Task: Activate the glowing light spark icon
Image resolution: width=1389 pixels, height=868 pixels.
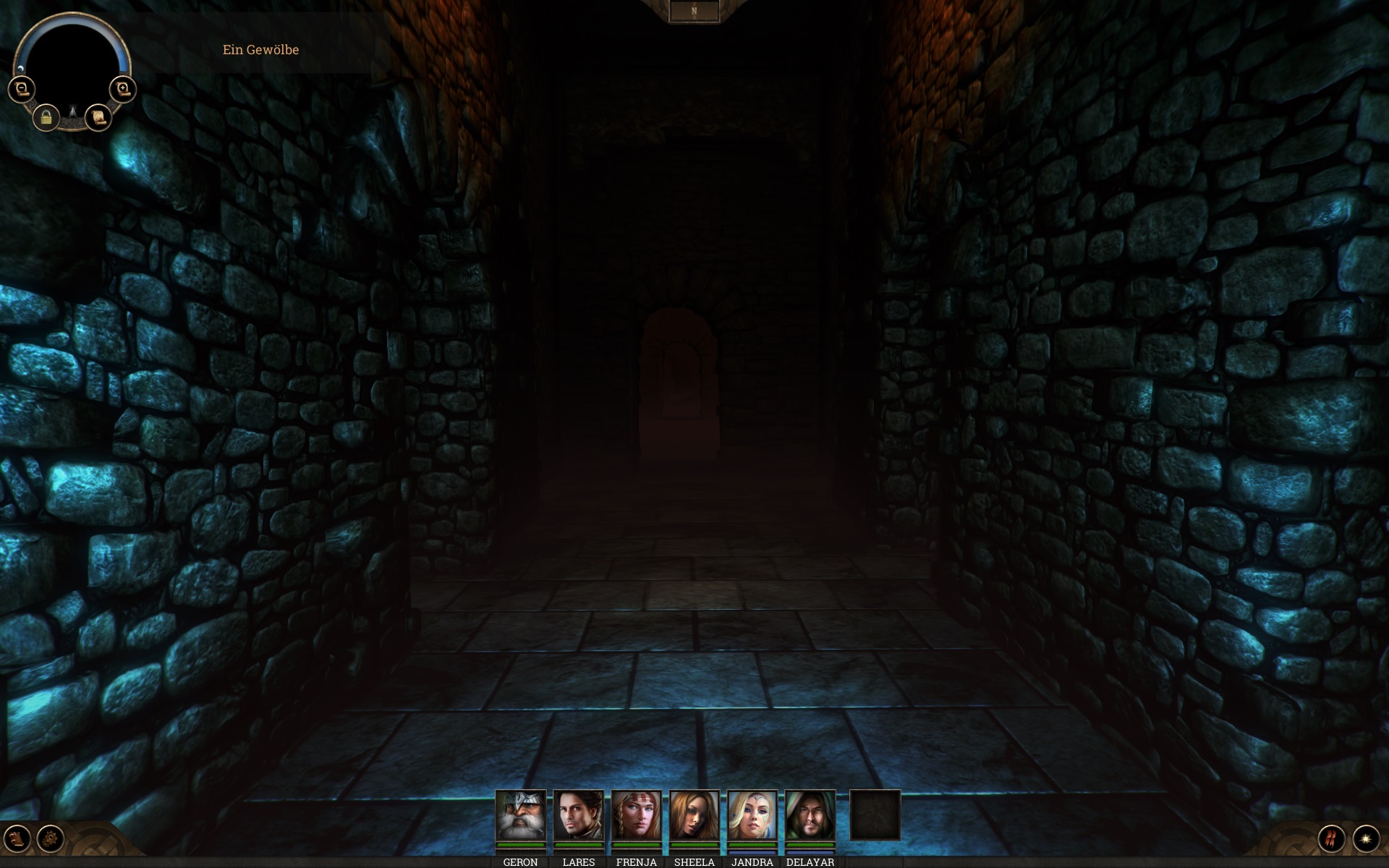Action: pyautogui.click(x=1366, y=838)
